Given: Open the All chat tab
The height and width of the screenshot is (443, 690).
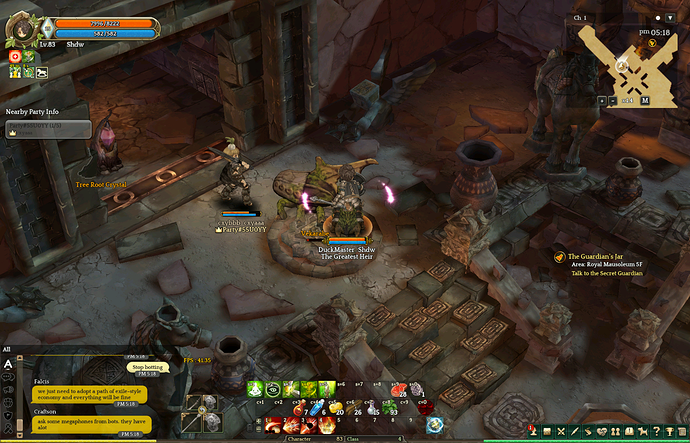Looking at the screenshot, I should tap(8, 349).
